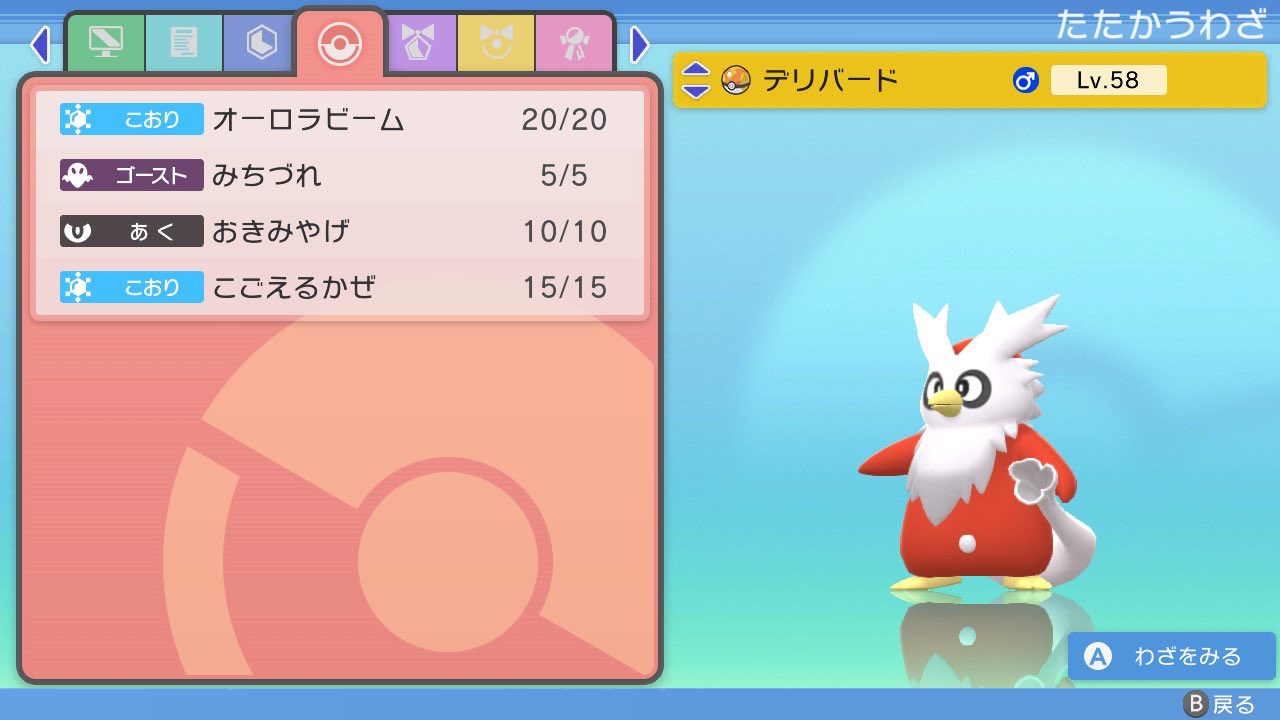1280x720 pixels.
Task: Click the down arrow to switch Pokémon
Action: [698, 89]
